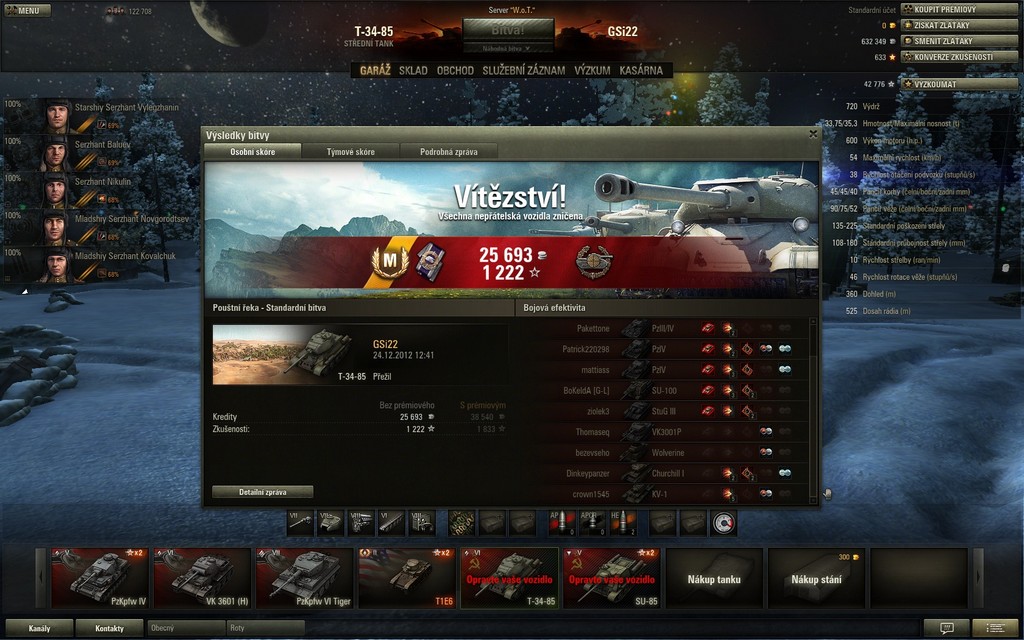Select the PzKpfw VI Tiger tank

304,577
